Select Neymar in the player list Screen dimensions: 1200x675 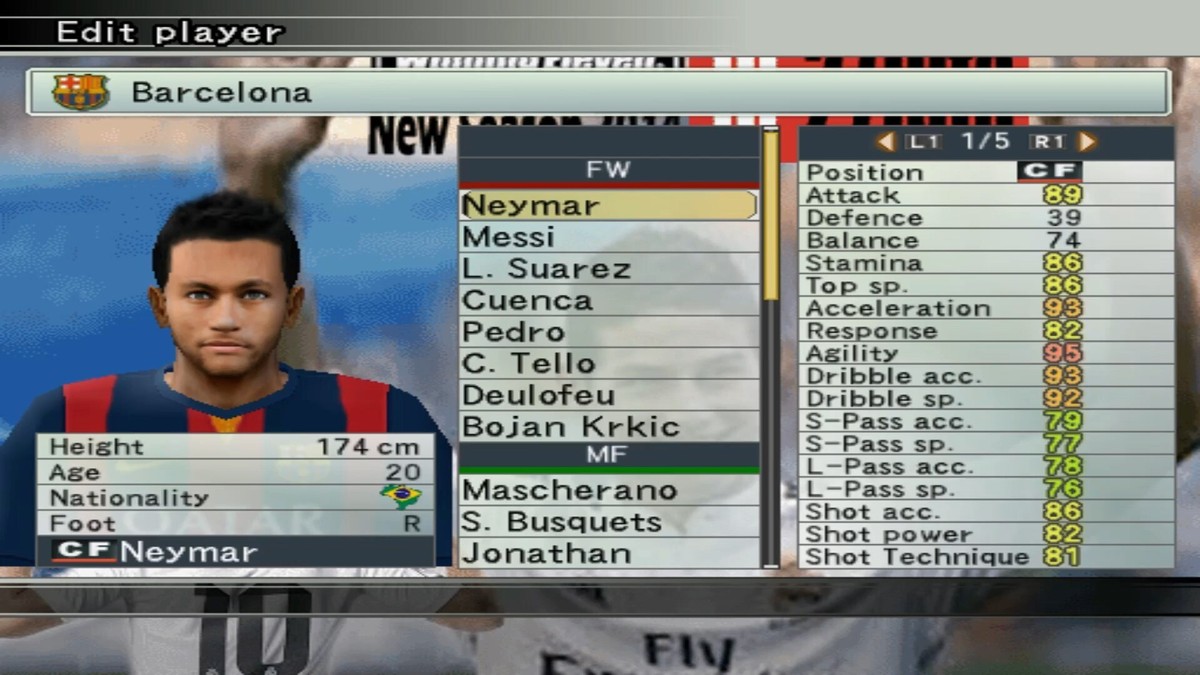pyautogui.click(x=608, y=205)
